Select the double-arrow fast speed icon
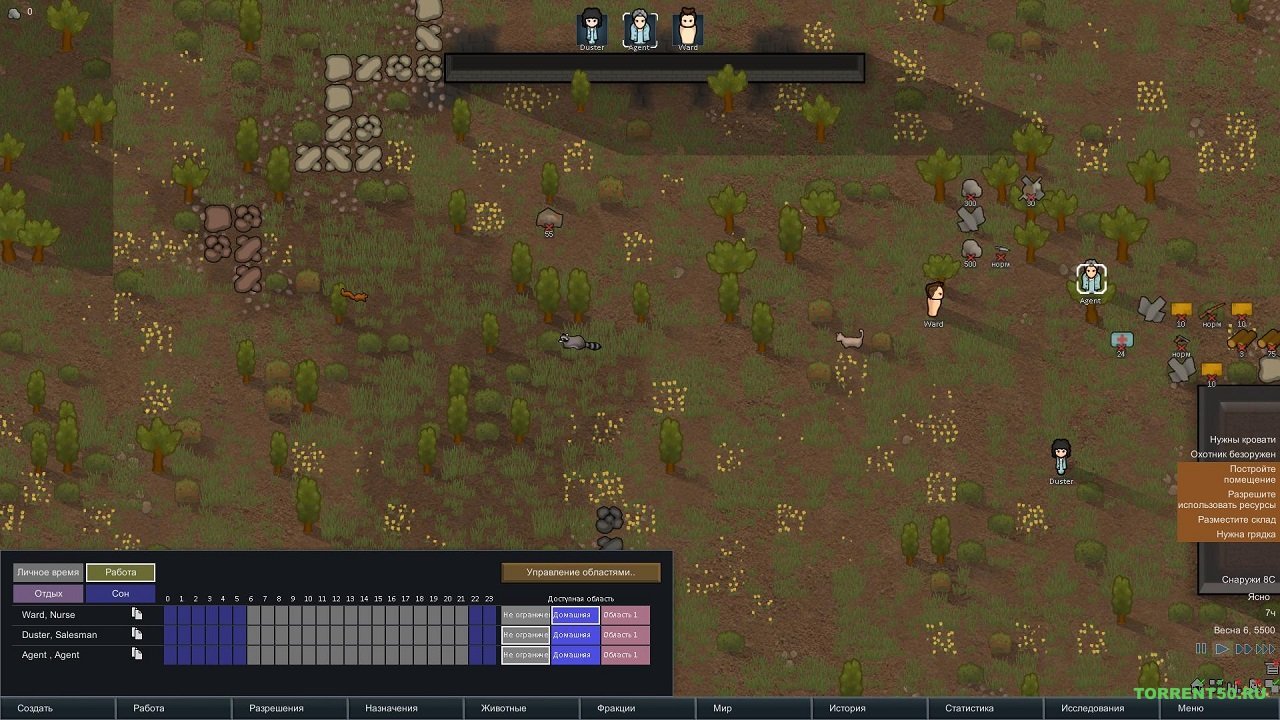1280x720 pixels. click(1244, 649)
